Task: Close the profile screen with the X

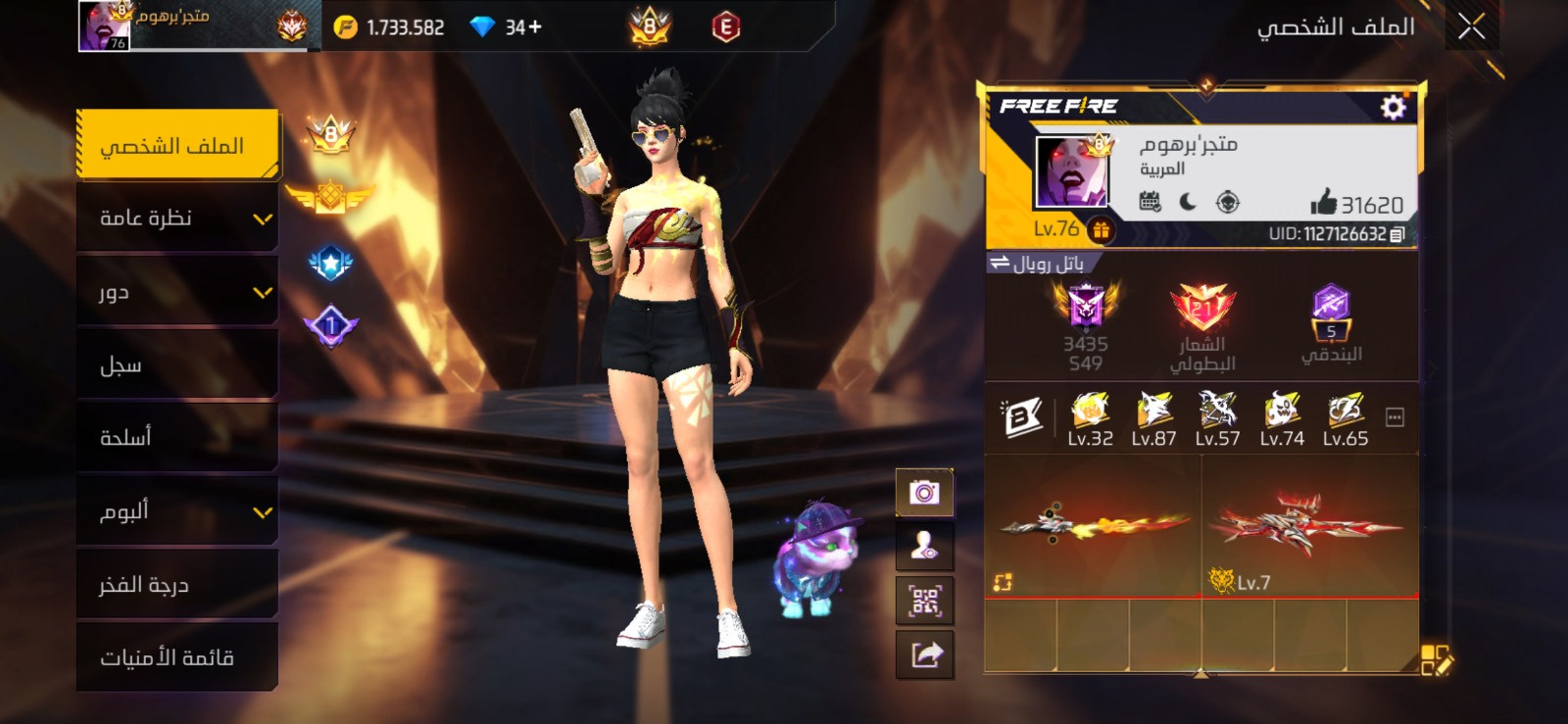Action: [x=1471, y=26]
